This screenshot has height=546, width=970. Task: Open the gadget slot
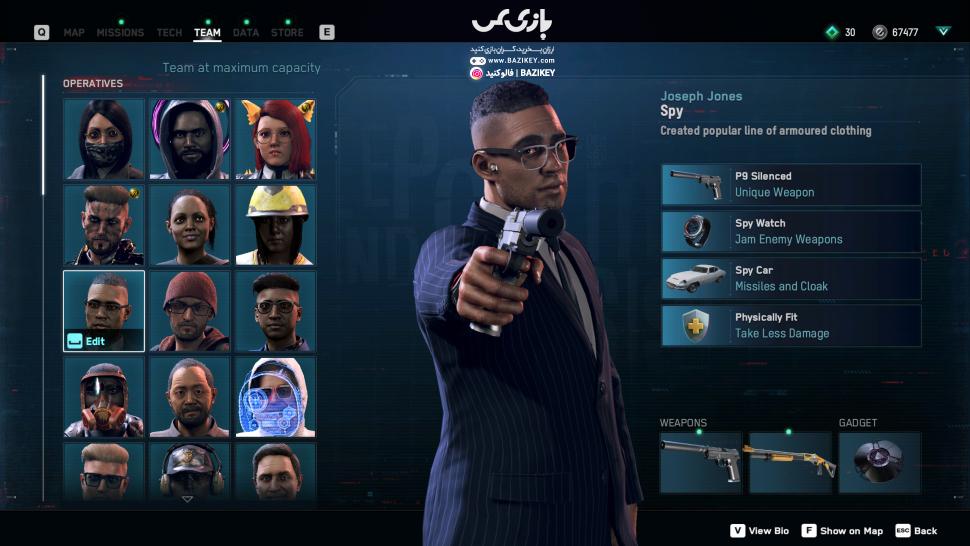tap(879, 462)
